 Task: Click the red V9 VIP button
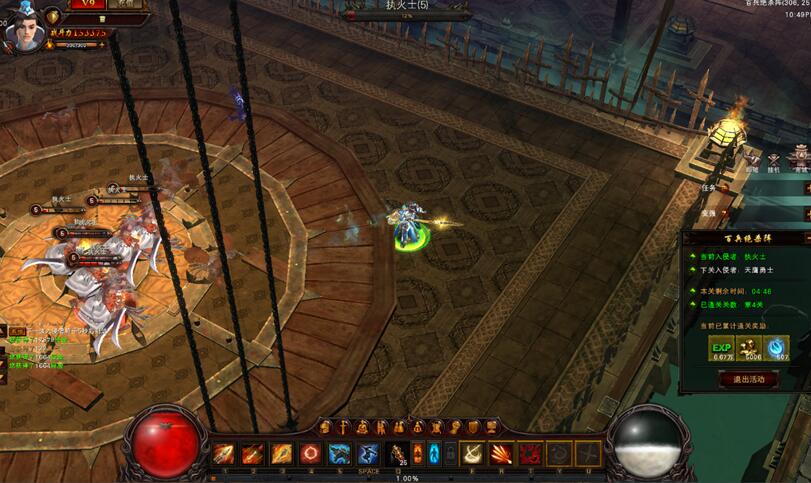tap(87, 4)
